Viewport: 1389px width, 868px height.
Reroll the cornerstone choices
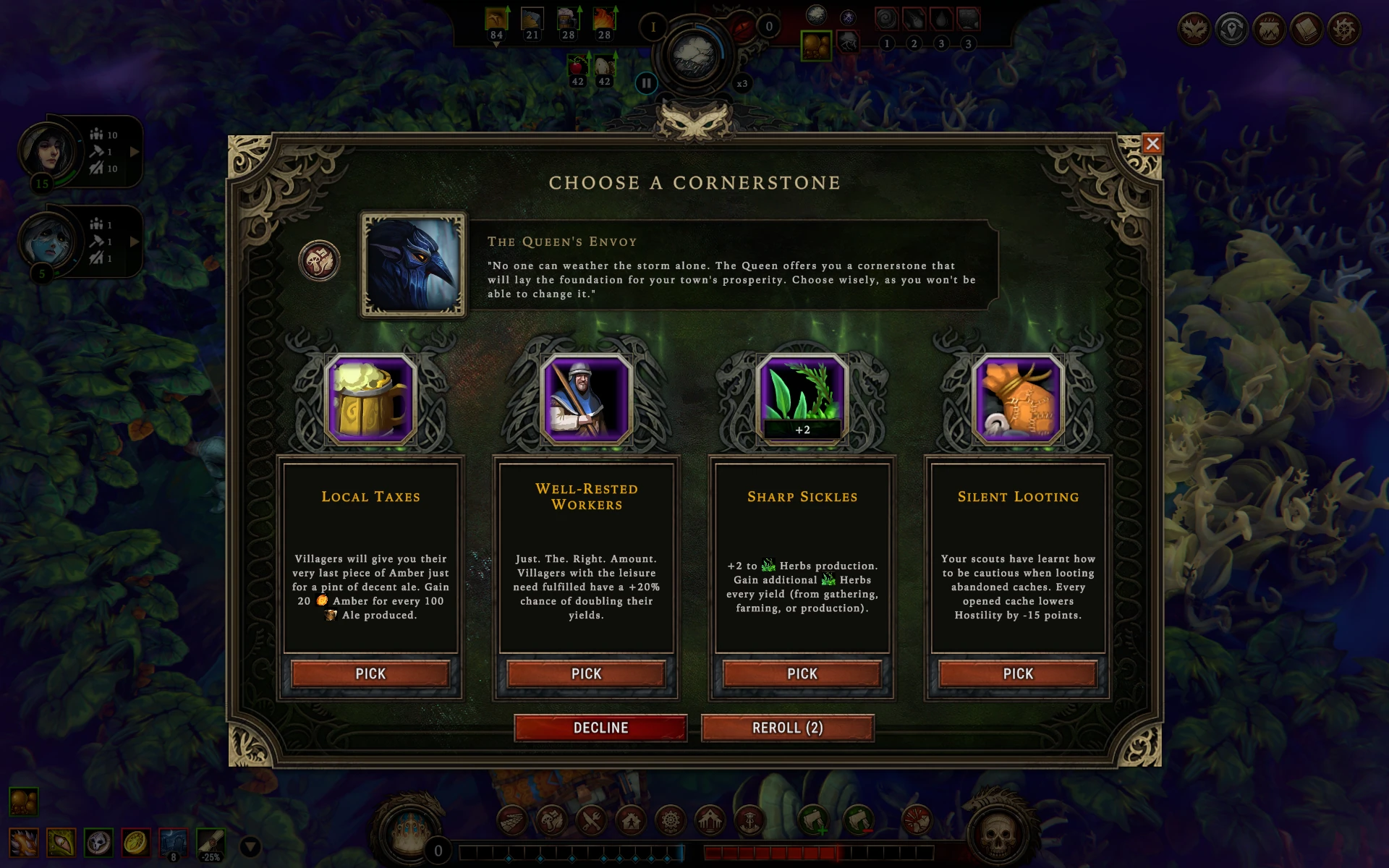pyautogui.click(x=787, y=728)
